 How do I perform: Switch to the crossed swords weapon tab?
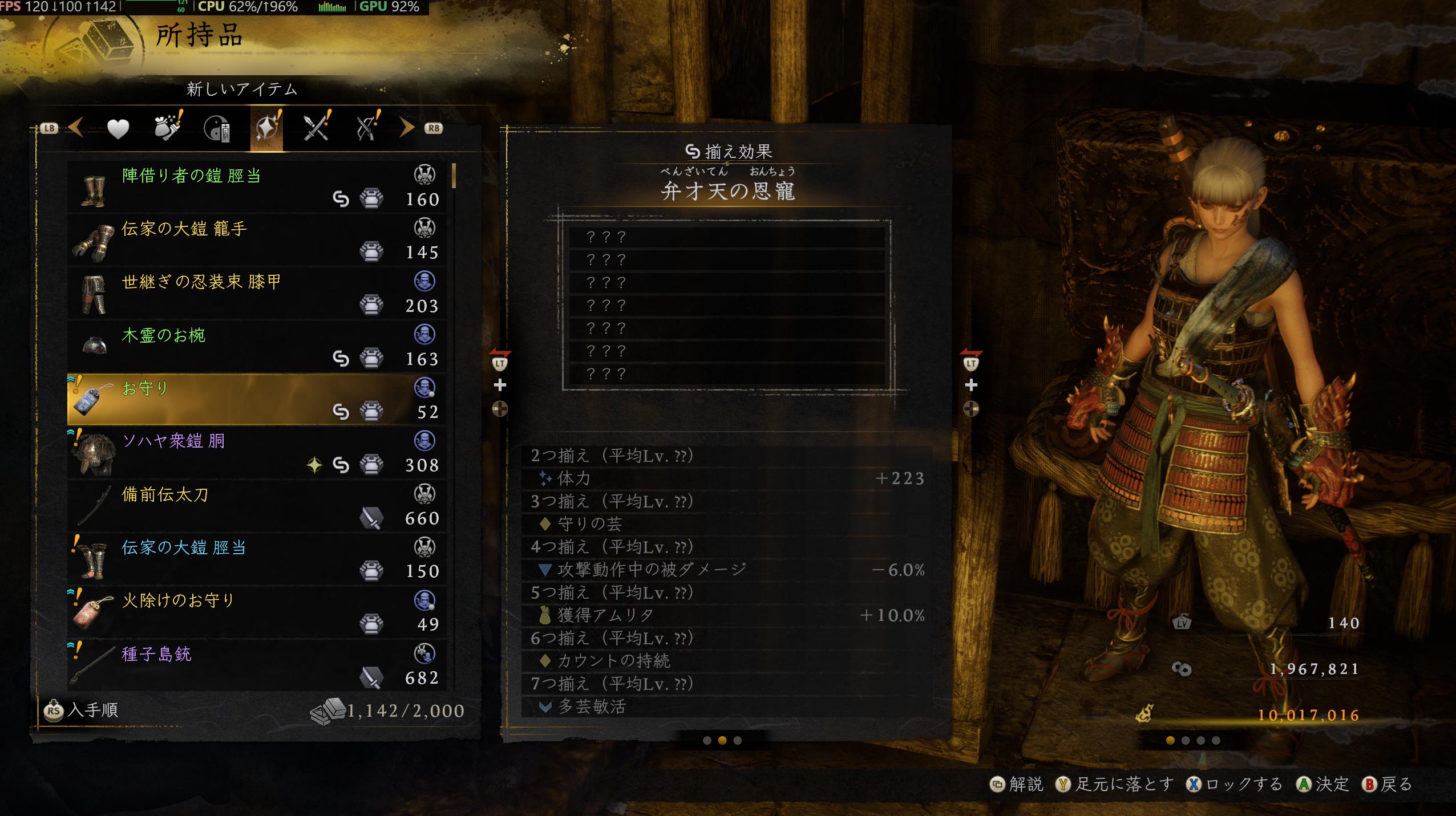click(x=317, y=128)
